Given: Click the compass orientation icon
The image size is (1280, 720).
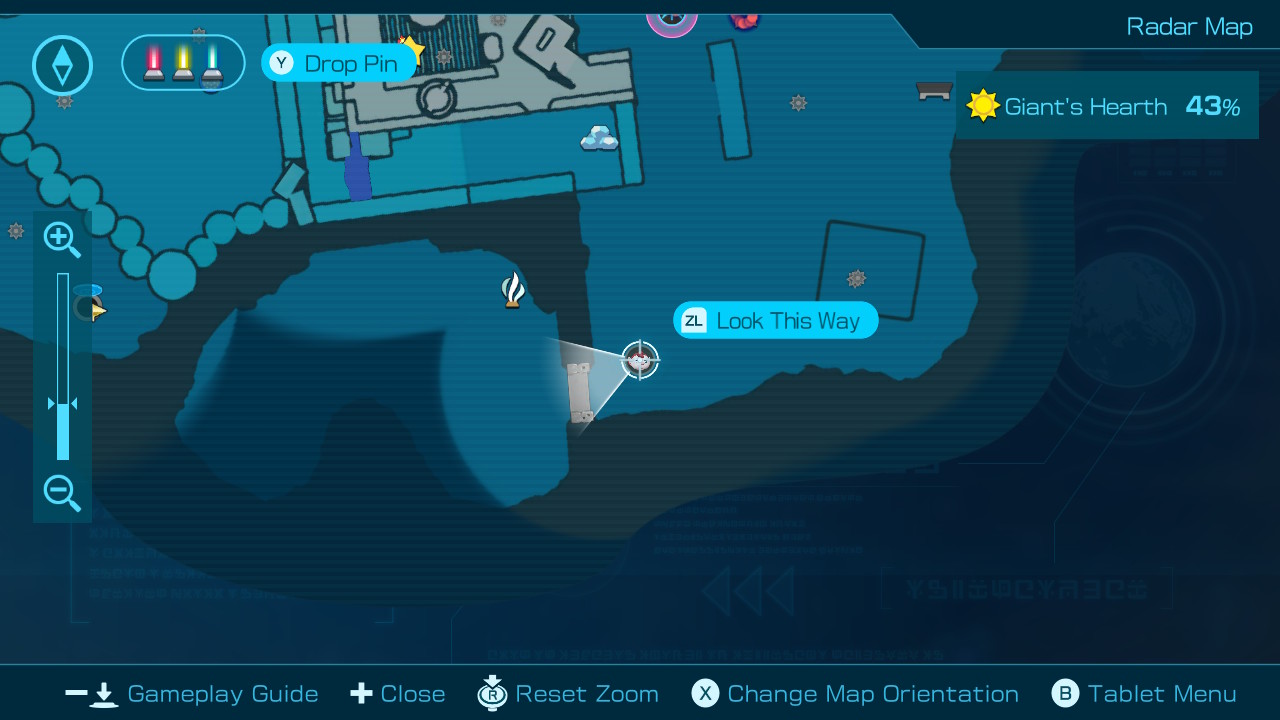Looking at the screenshot, I should (62, 64).
